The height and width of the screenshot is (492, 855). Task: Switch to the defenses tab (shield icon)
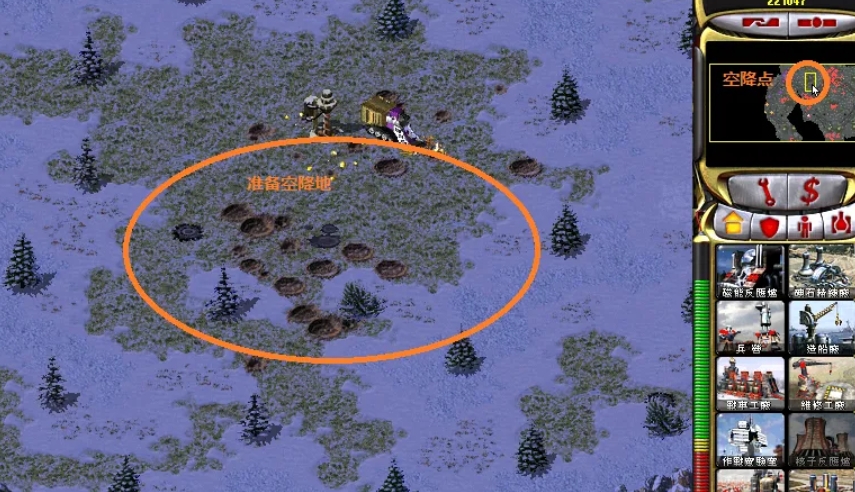tap(769, 224)
